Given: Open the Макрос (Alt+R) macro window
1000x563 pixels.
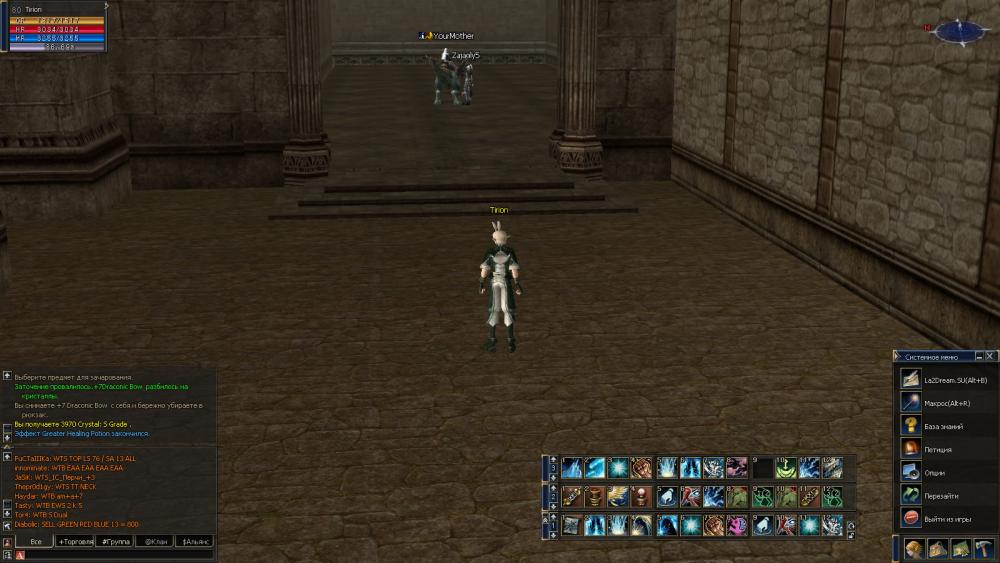Looking at the screenshot, I should 942,403.
